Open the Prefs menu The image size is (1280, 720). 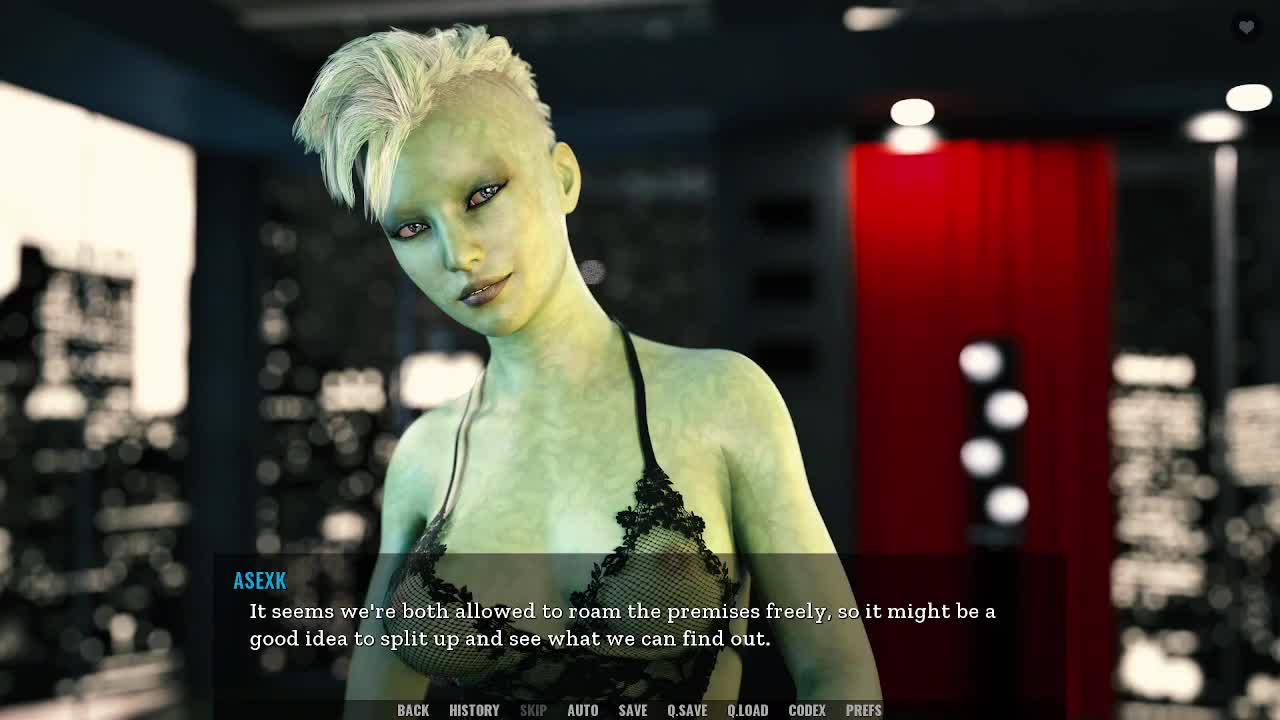864,710
